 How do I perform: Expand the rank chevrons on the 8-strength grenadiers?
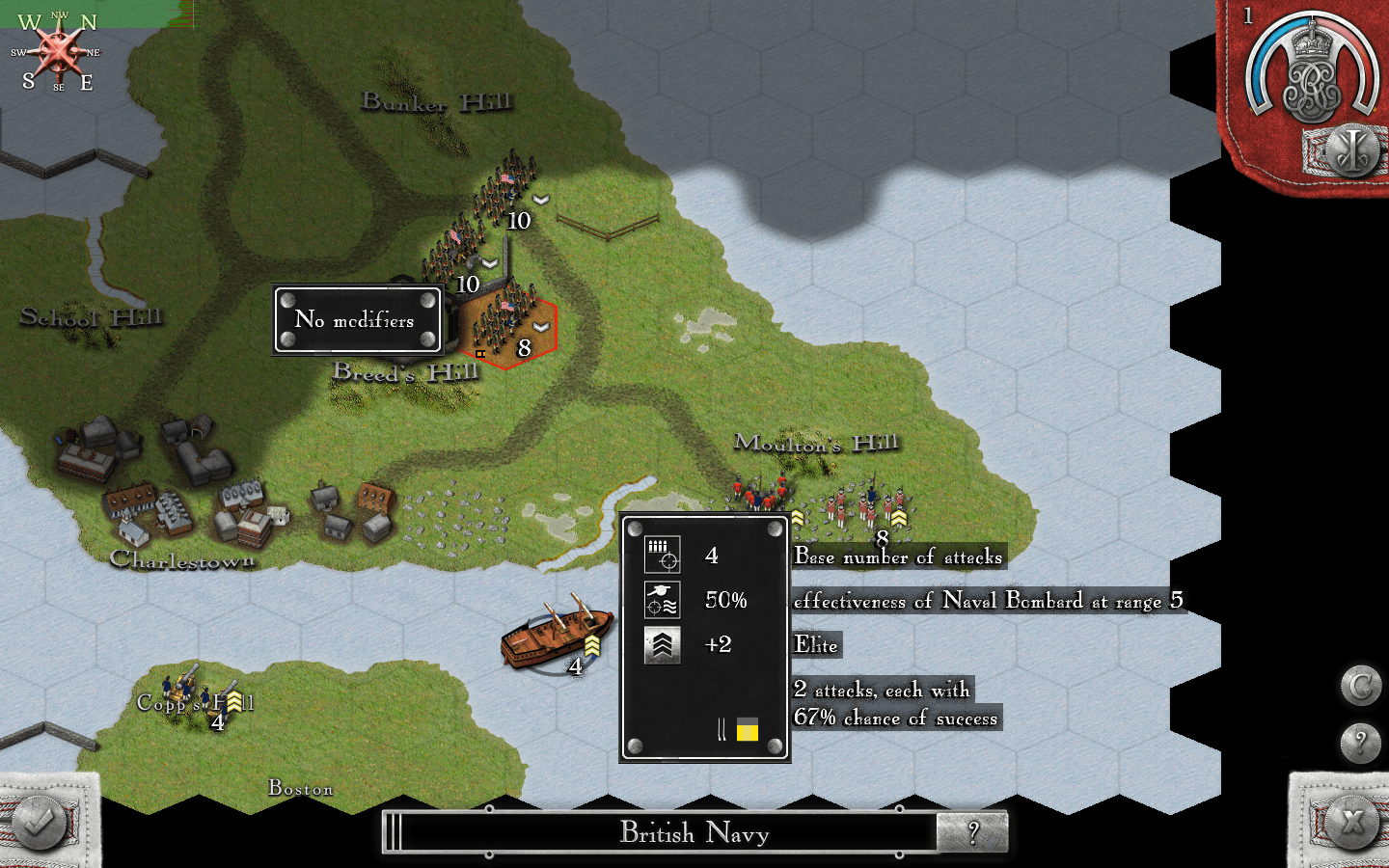pyautogui.click(x=898, y=519)
